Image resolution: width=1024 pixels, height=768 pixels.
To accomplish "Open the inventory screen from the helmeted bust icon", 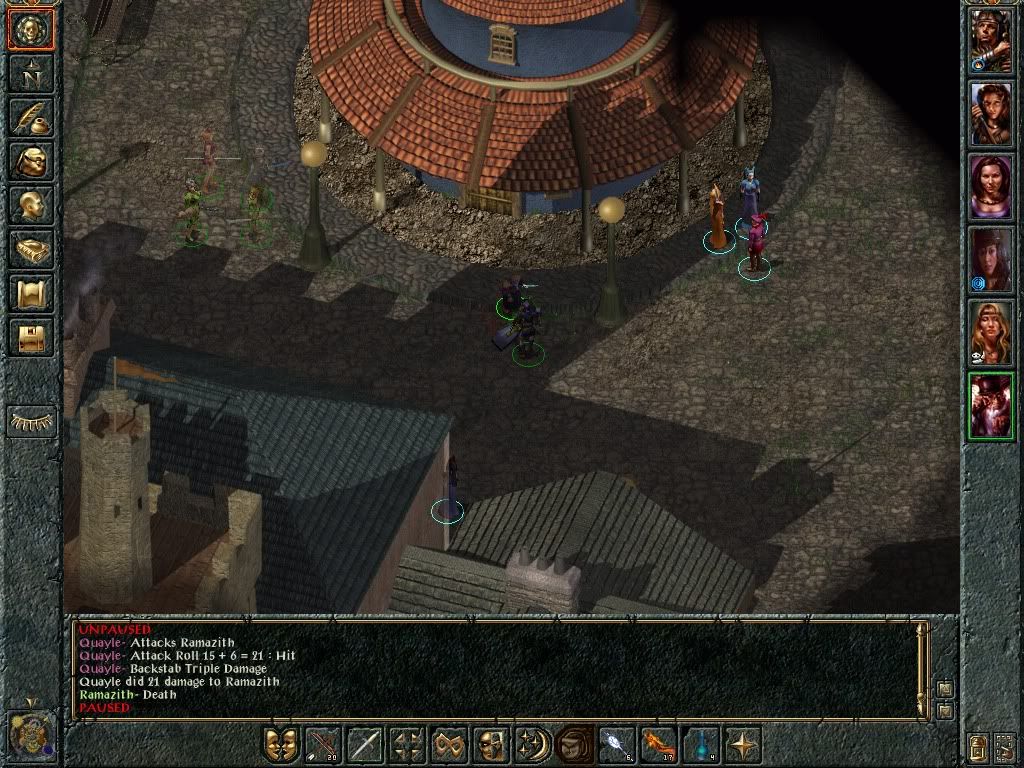I will (x=32, y=161).
